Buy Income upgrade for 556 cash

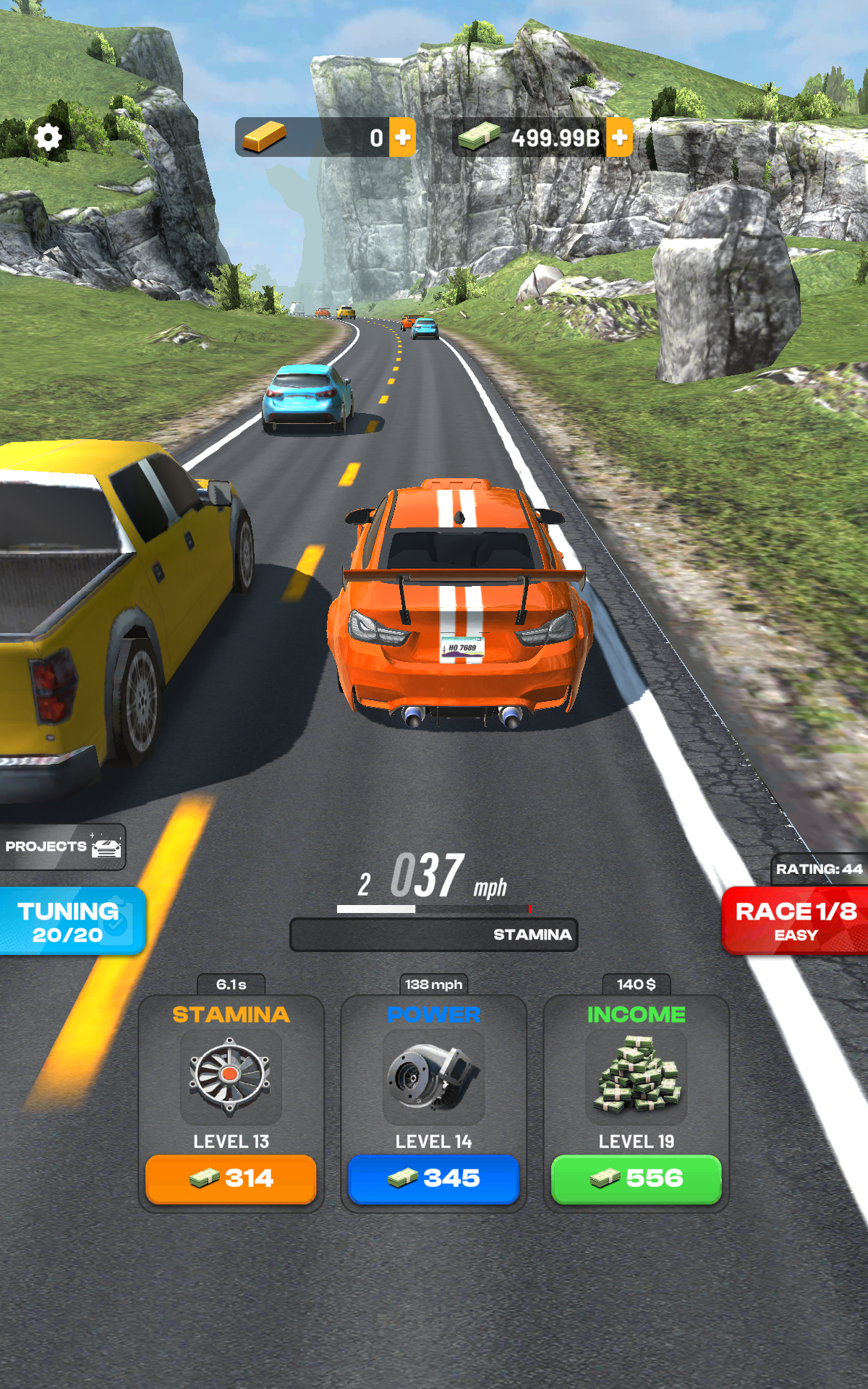click(x=636, y=1178)
